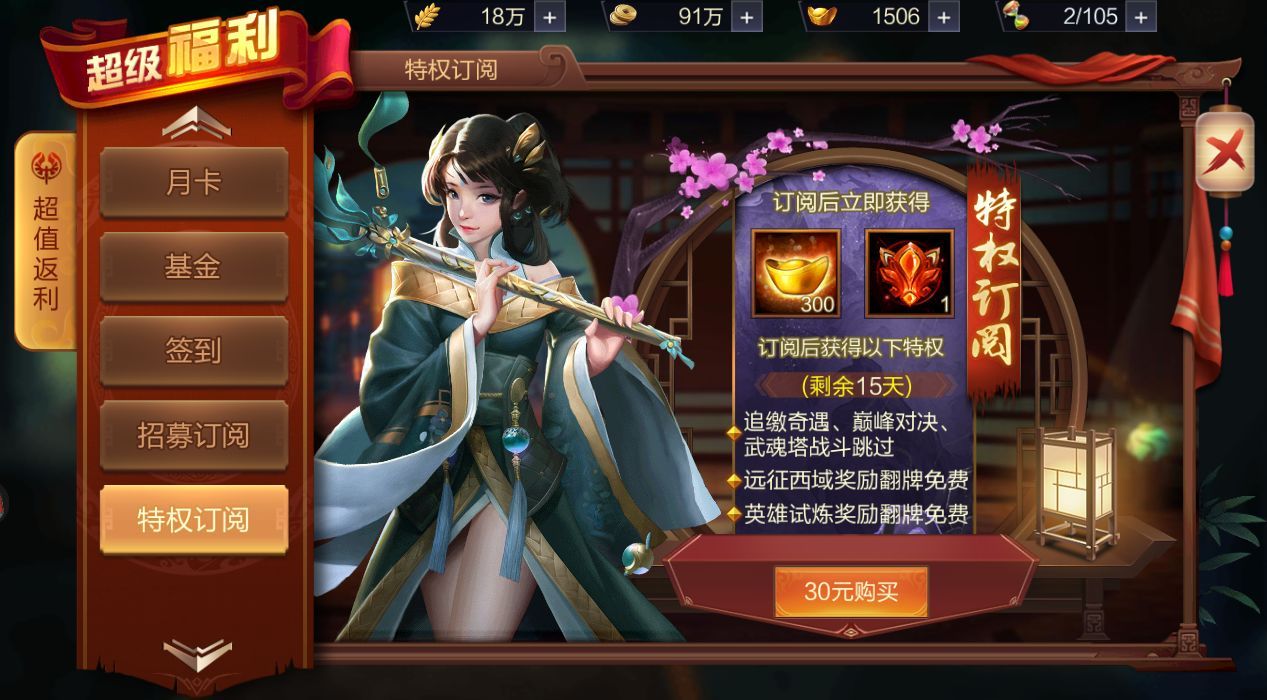Screen dimensions: 1267x700
Task: Add gold ingots with the plus button
Action: click(945, 16)
